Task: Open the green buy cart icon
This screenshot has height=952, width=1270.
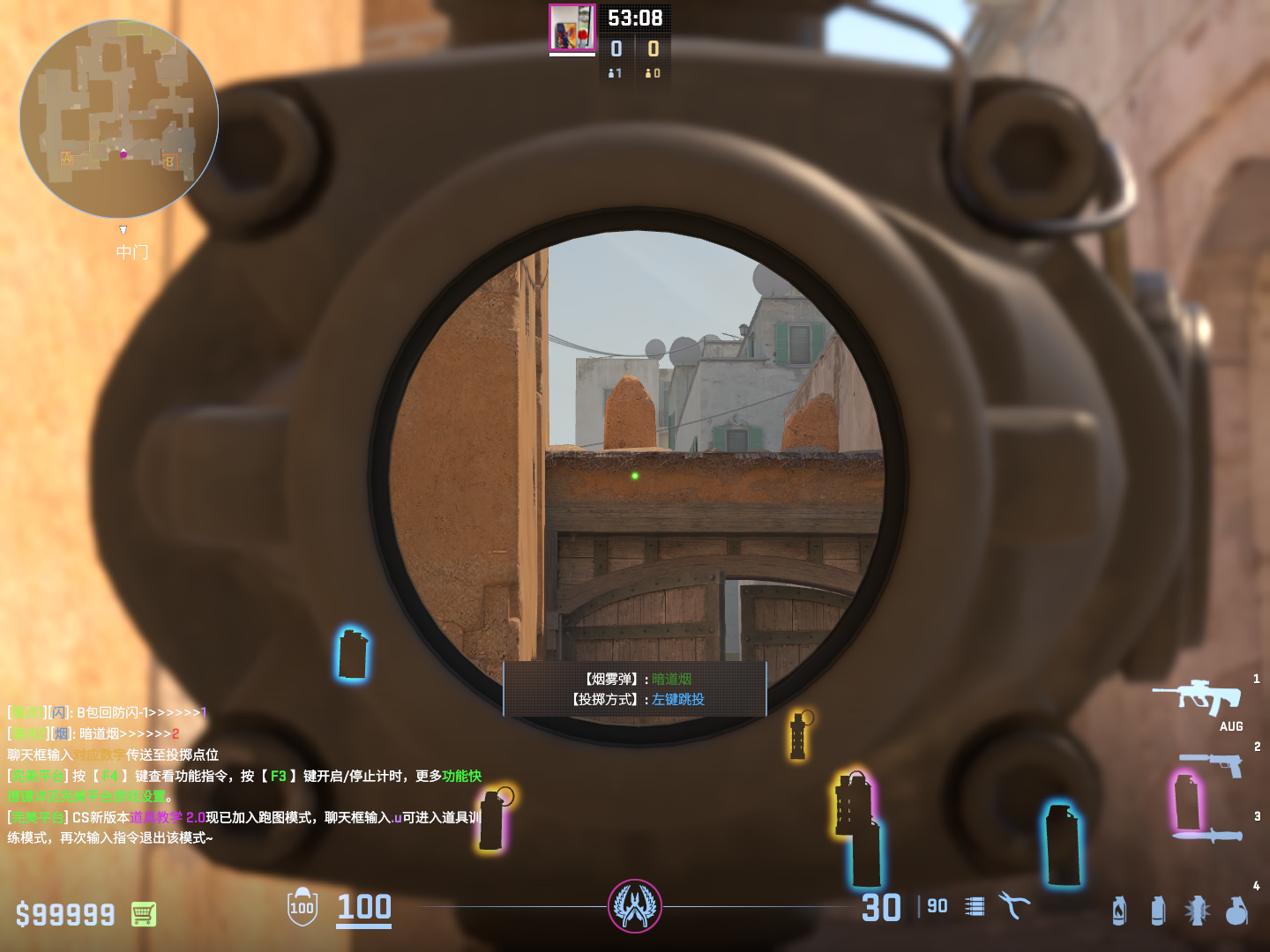Action: [x=144, y=914]
